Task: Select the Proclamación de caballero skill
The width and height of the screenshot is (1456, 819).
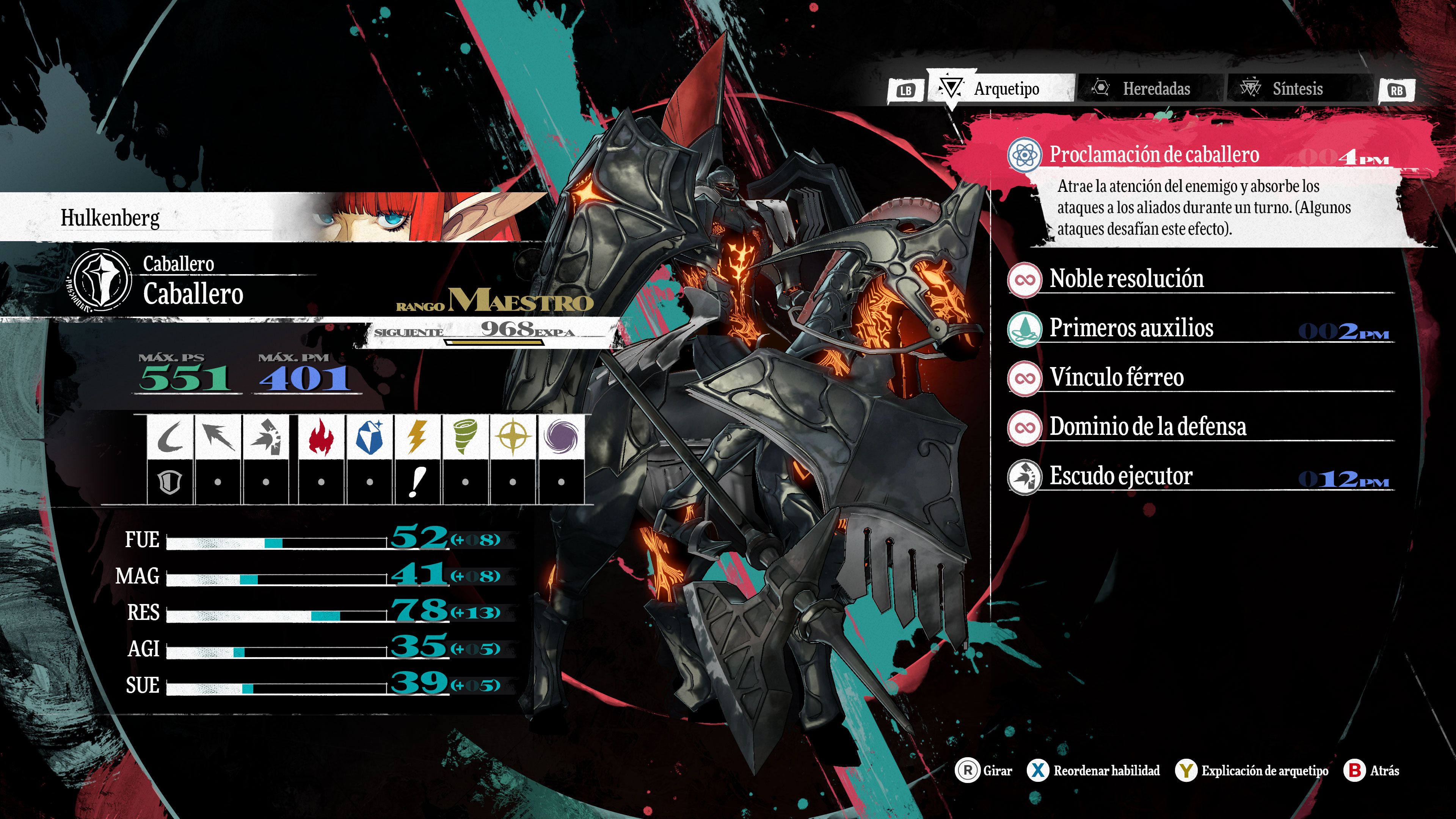Action: tap(1153, 155)
